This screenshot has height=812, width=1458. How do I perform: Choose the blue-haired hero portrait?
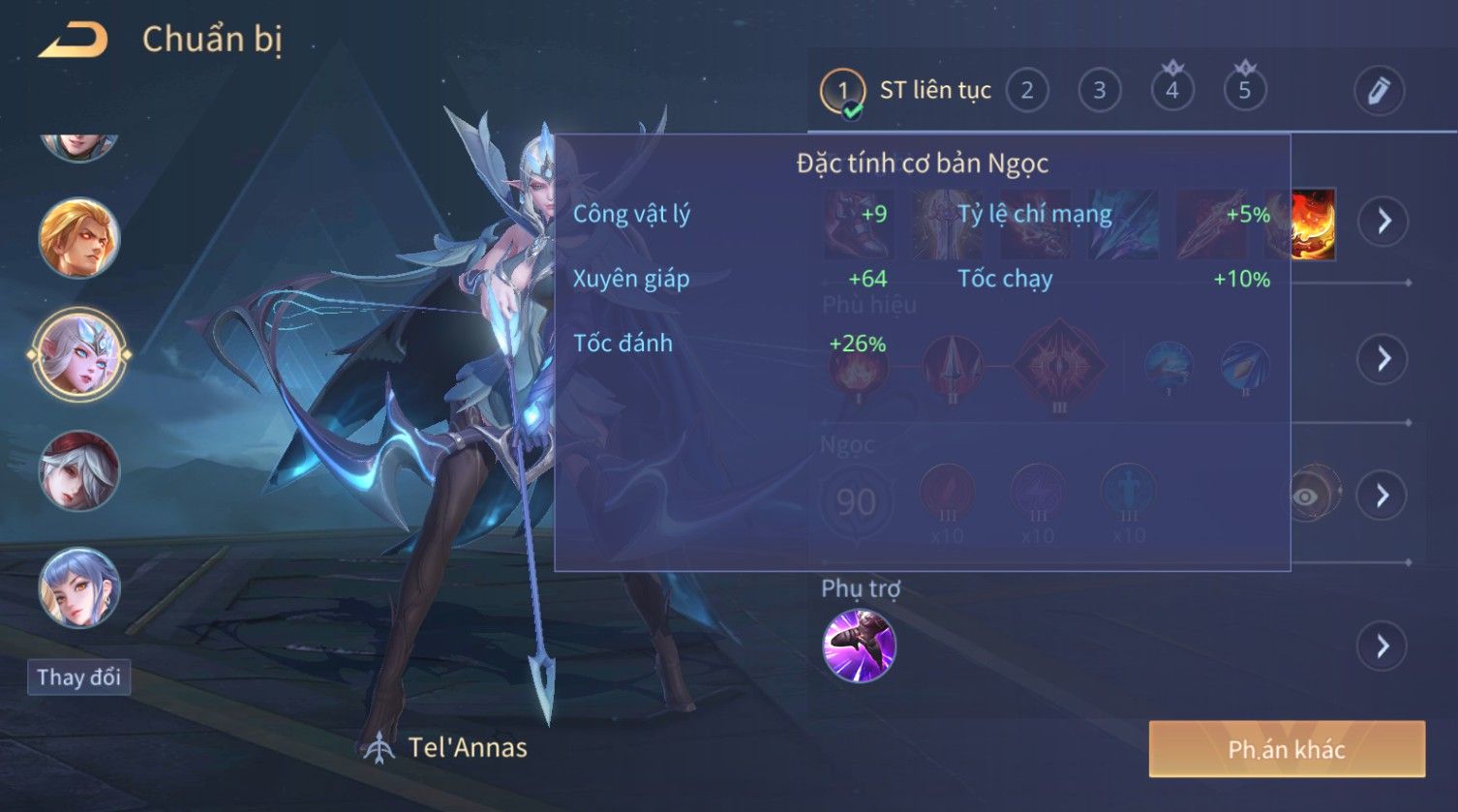[78, 587]
